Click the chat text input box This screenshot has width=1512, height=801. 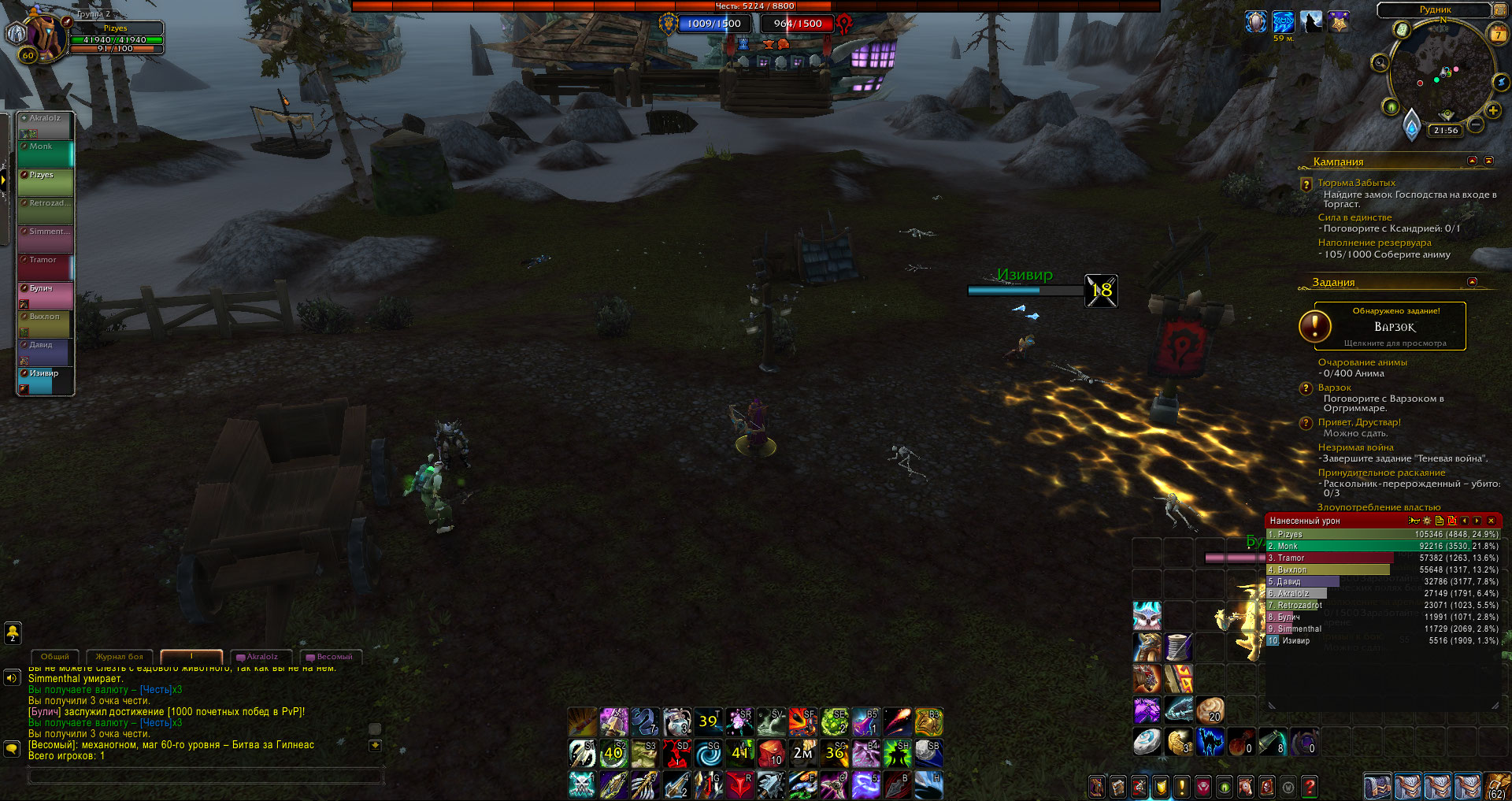coord(205,777)
